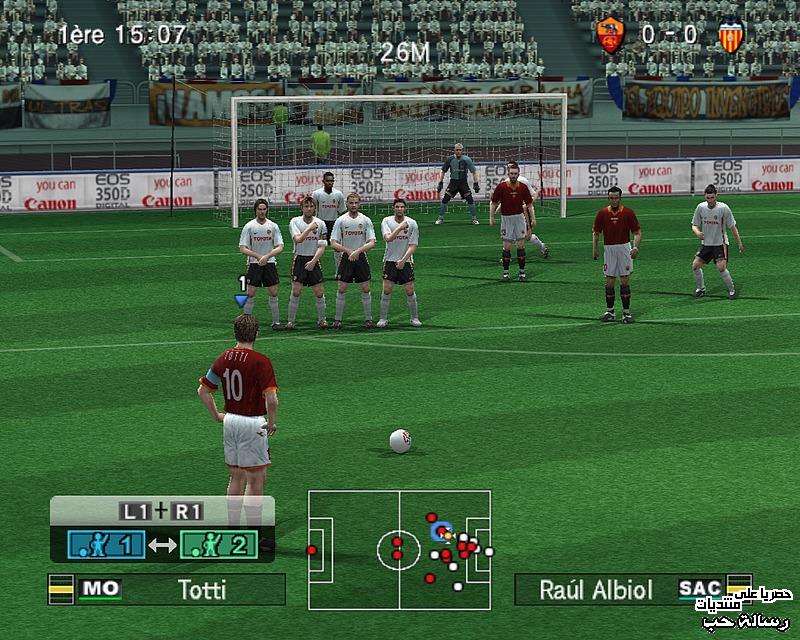Click the AS Roma team crest
Viewport: 800px width, 640px height.
pos(610,36)
